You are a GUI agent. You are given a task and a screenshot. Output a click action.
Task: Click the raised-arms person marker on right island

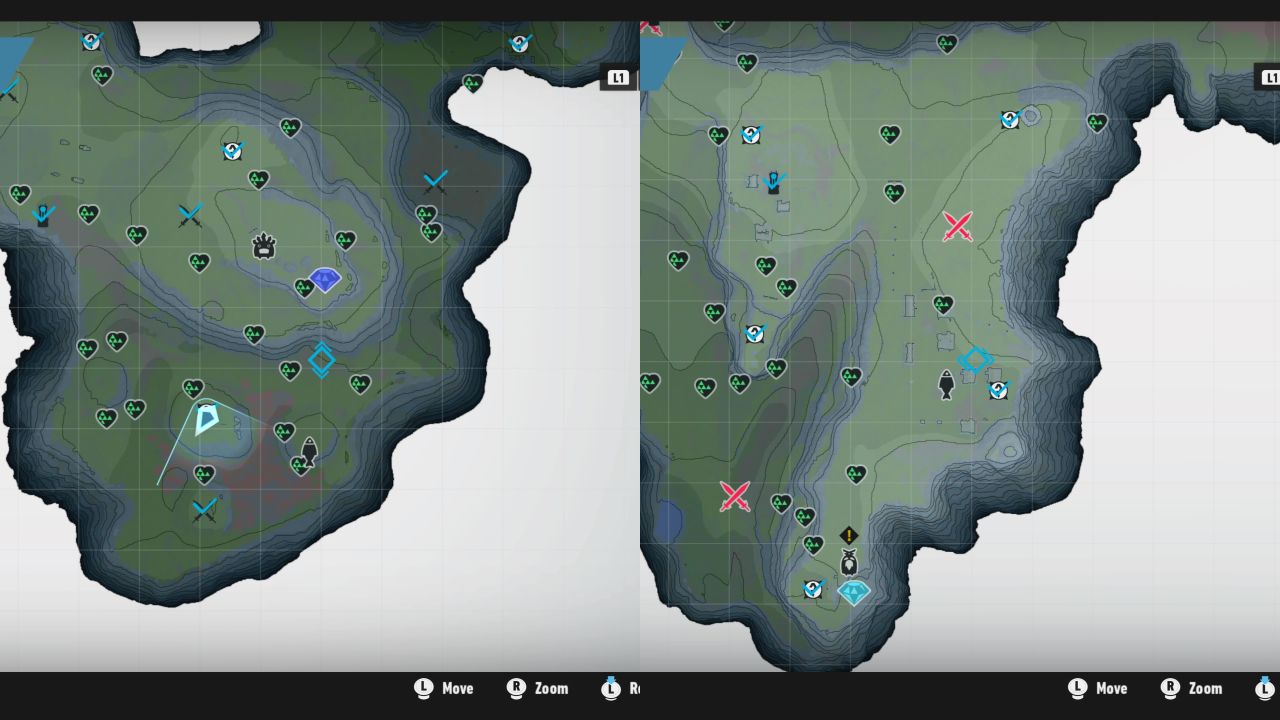[772, 183]
